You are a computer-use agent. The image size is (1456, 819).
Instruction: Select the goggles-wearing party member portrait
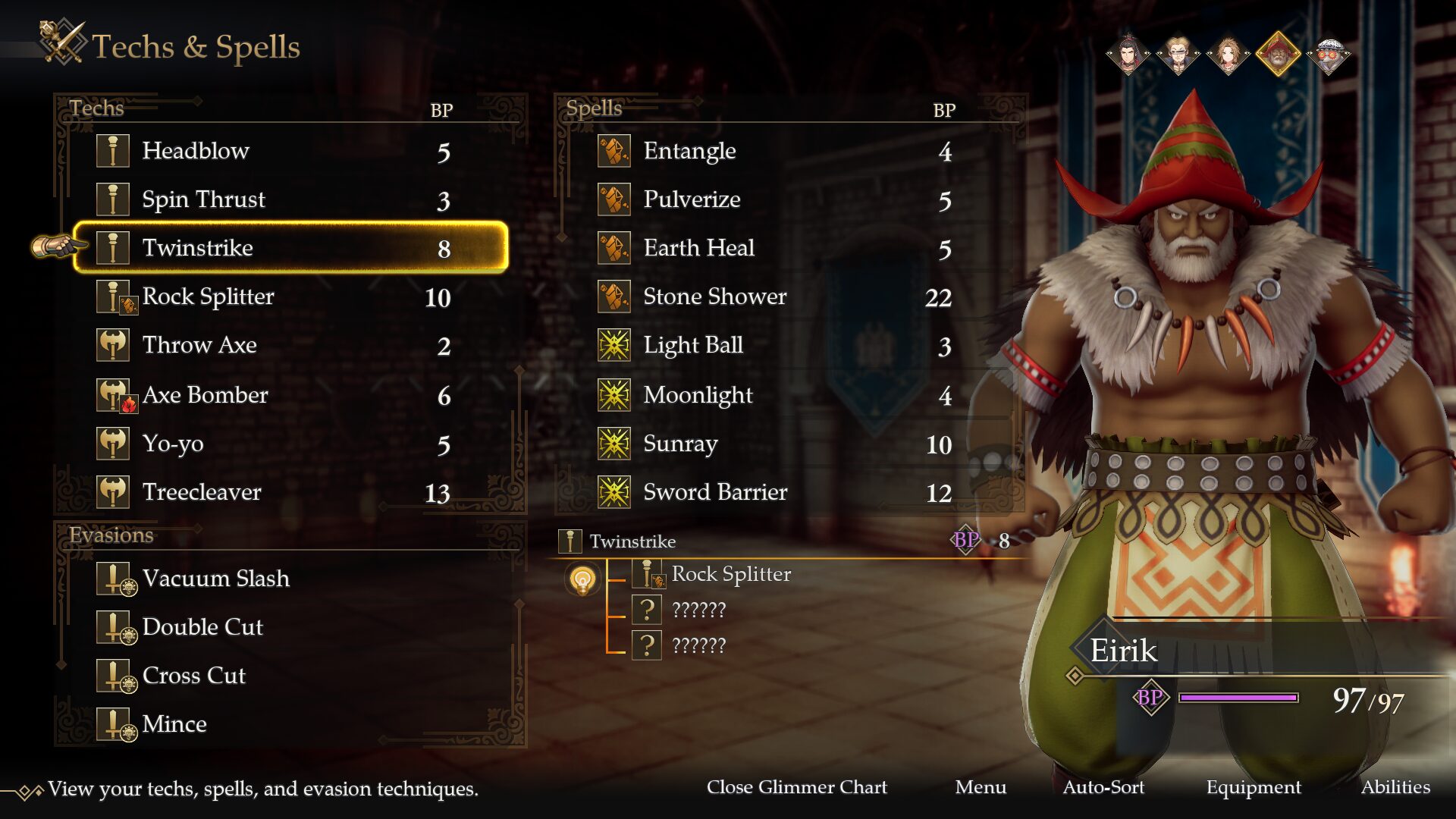click(1329, 55)
